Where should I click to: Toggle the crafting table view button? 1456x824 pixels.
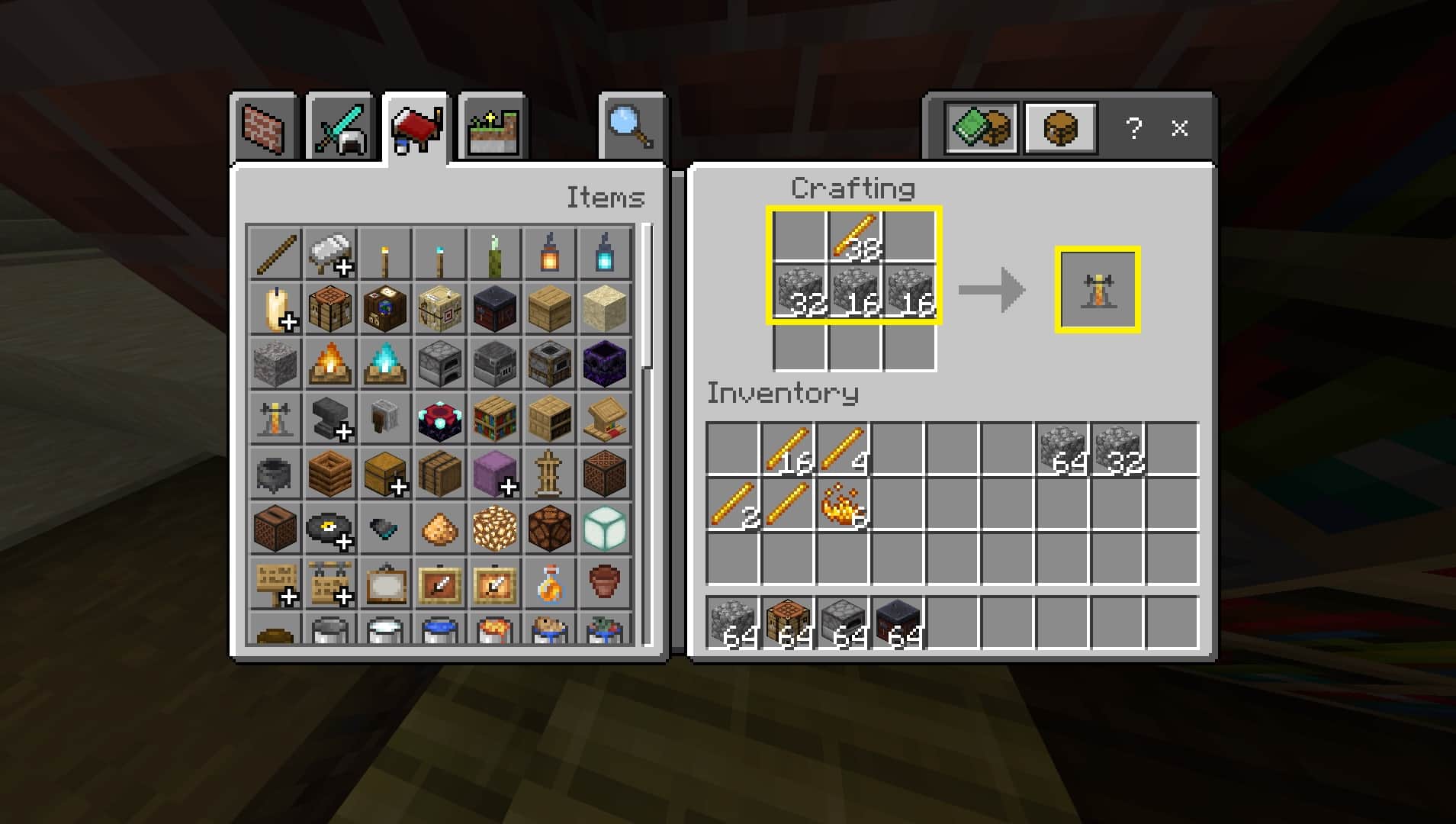(1061, 128)
